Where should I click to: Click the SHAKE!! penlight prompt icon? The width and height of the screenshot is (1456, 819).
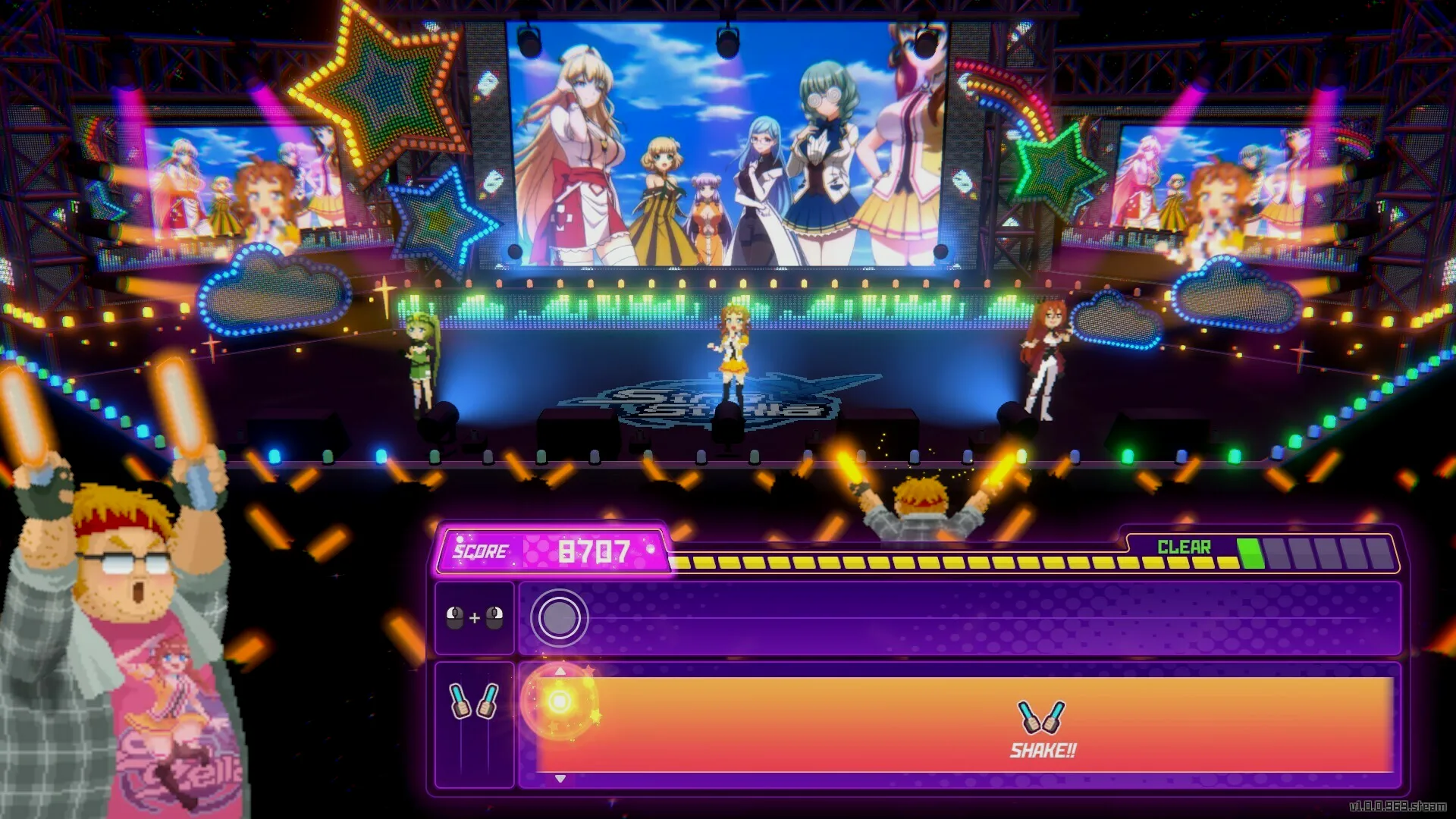tap(1042, 717)
